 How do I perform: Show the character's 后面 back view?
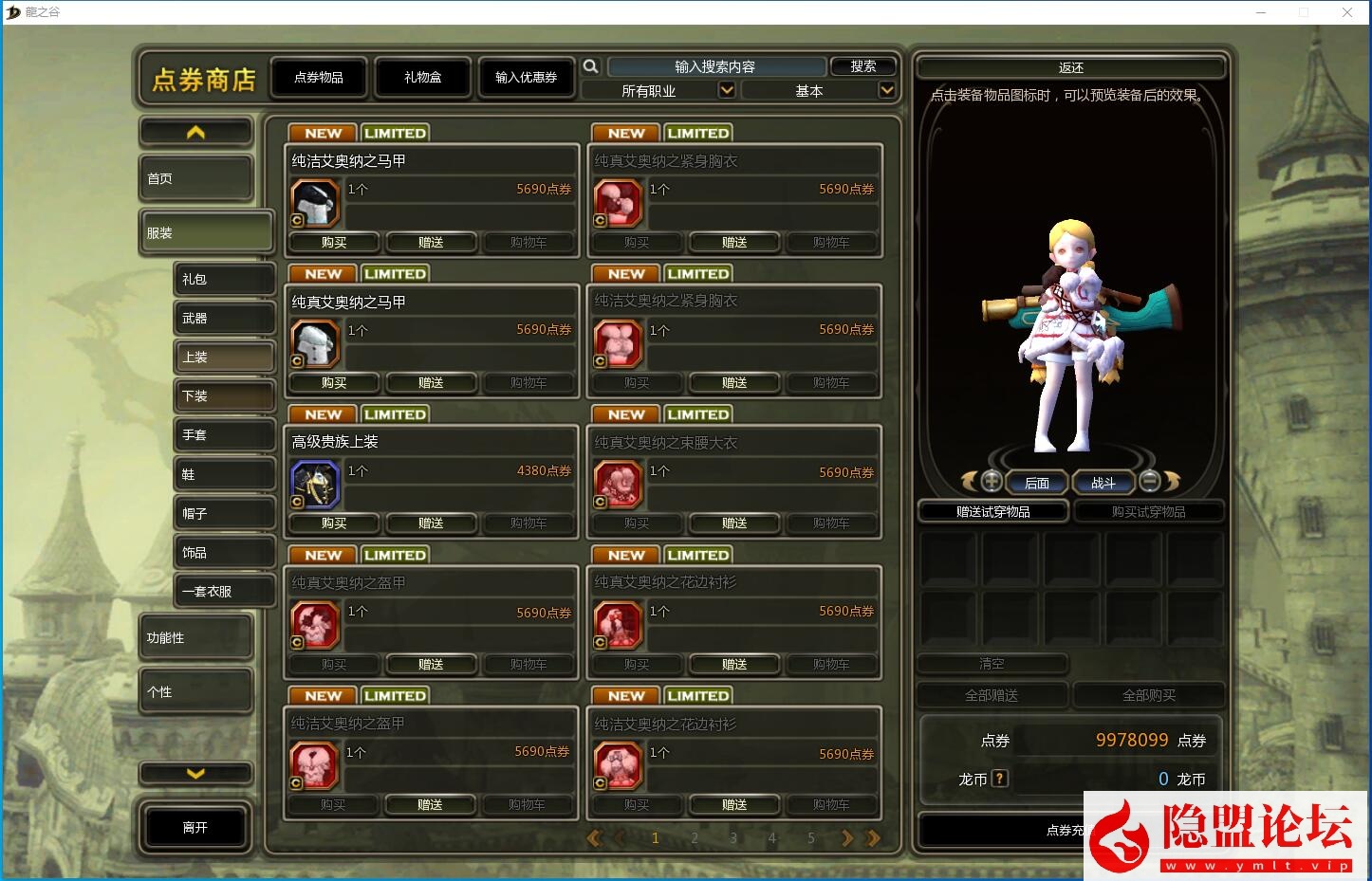click(x=1036, y=483)
